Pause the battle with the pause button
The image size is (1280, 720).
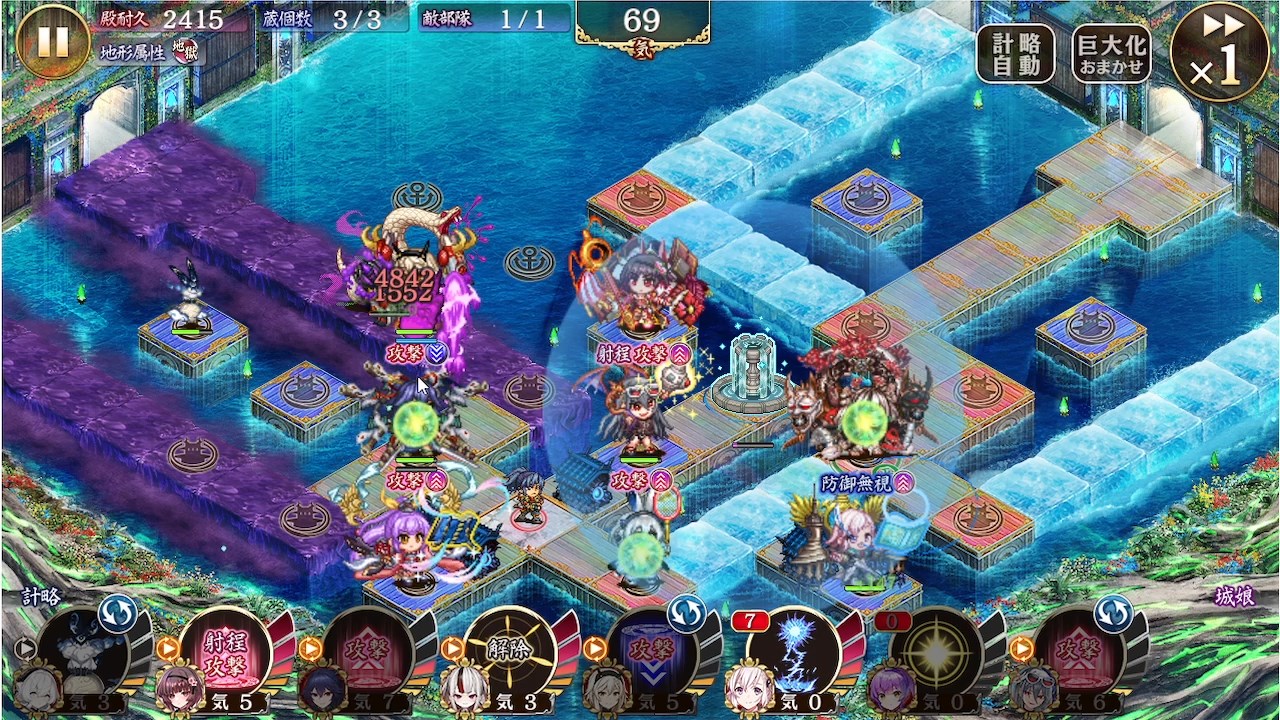(53, 41)
